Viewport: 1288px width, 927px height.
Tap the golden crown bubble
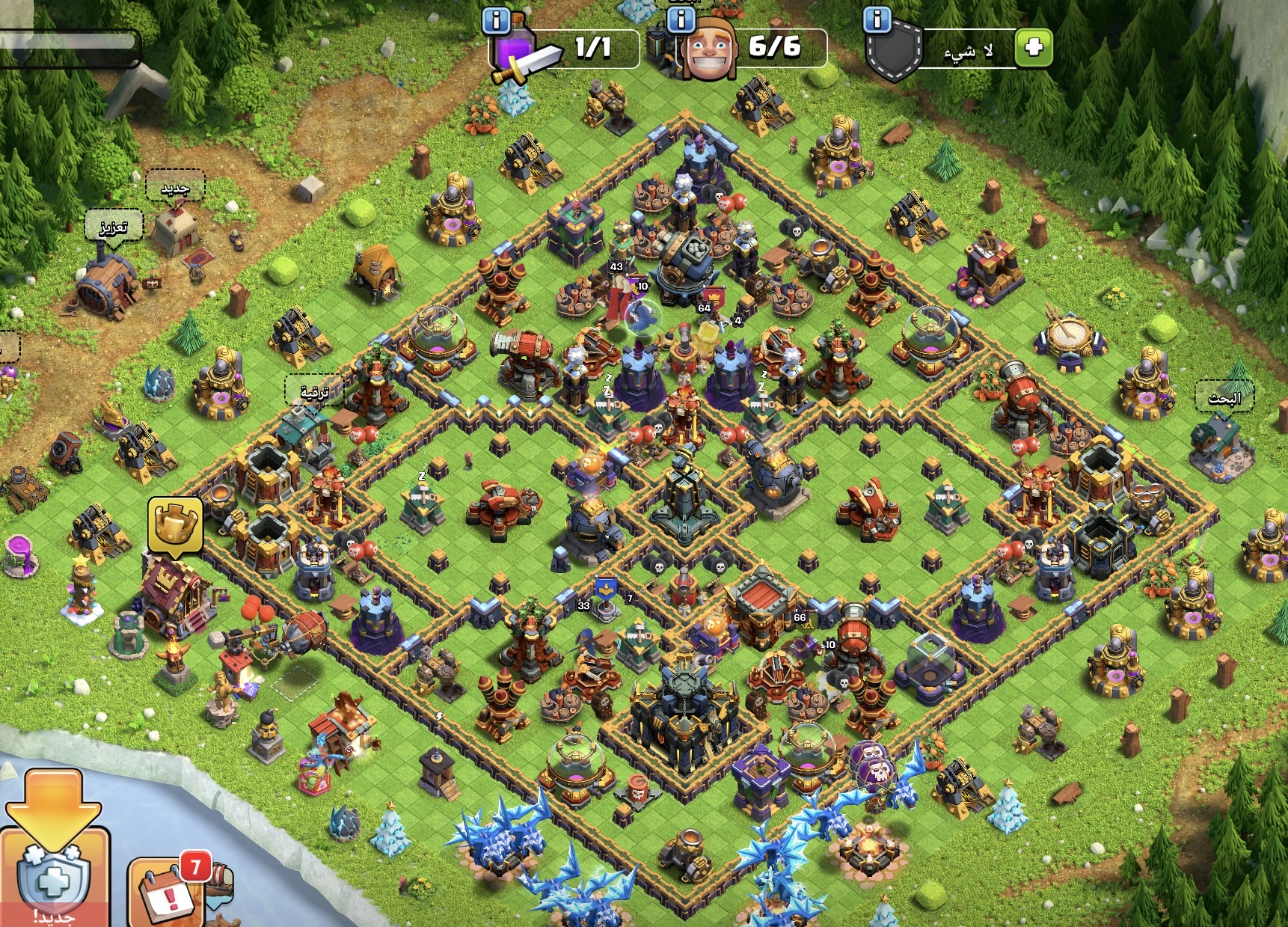175,524
